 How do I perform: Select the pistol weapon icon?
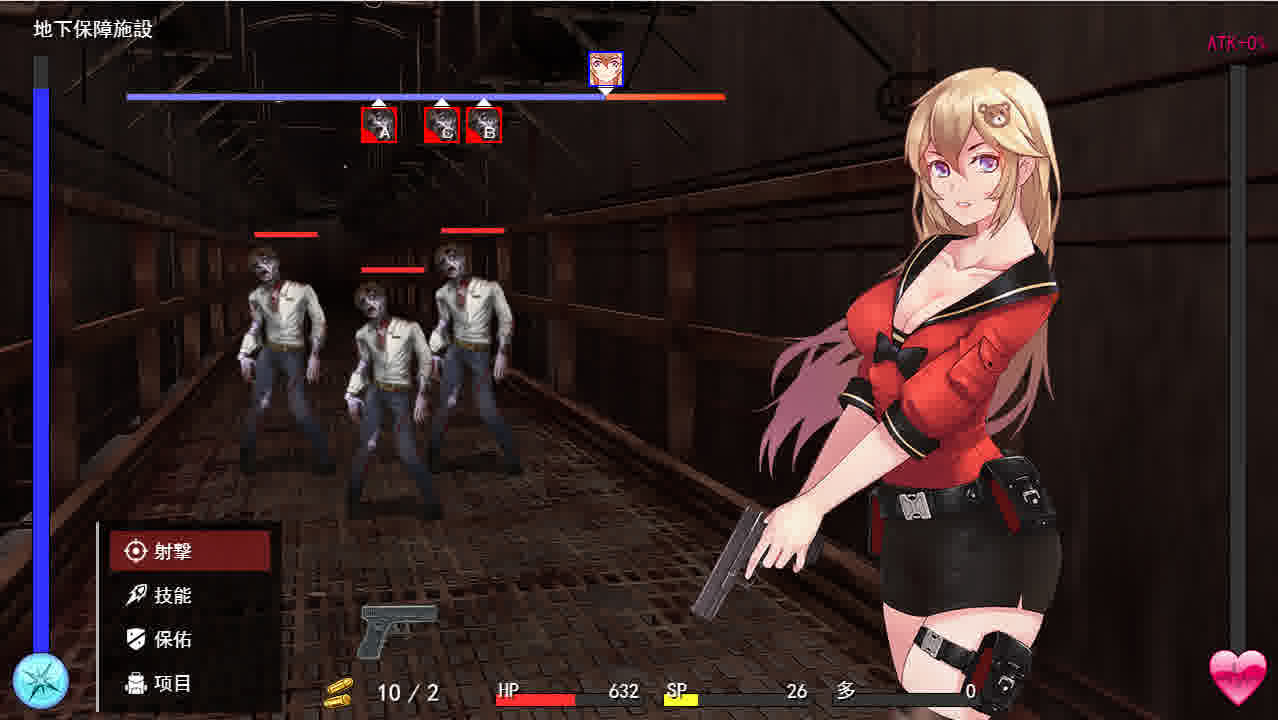[x=398, y=628]
